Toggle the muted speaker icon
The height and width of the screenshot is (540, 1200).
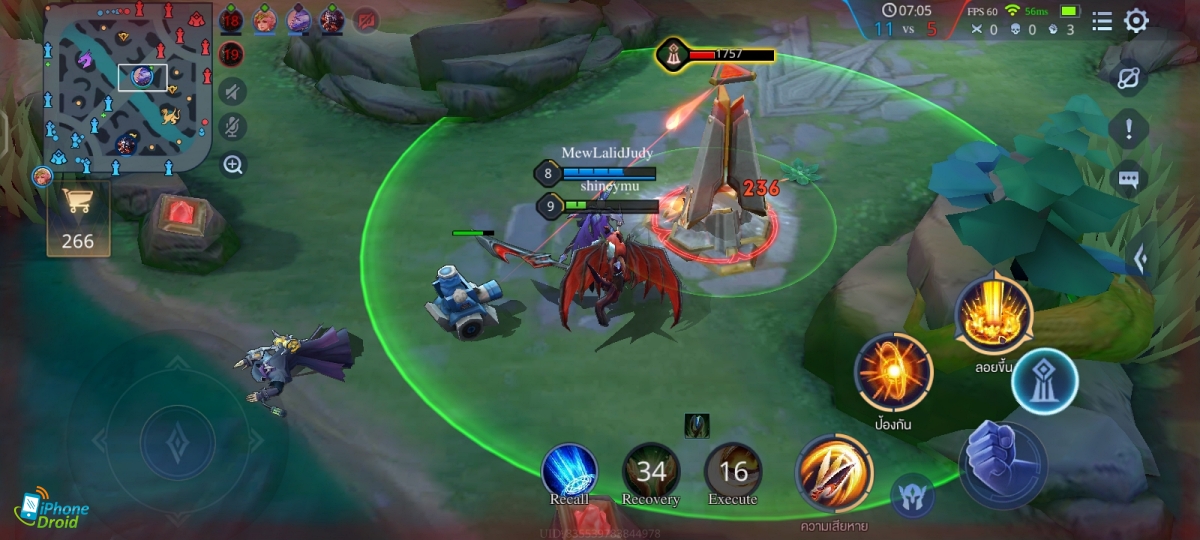[233, 92]
